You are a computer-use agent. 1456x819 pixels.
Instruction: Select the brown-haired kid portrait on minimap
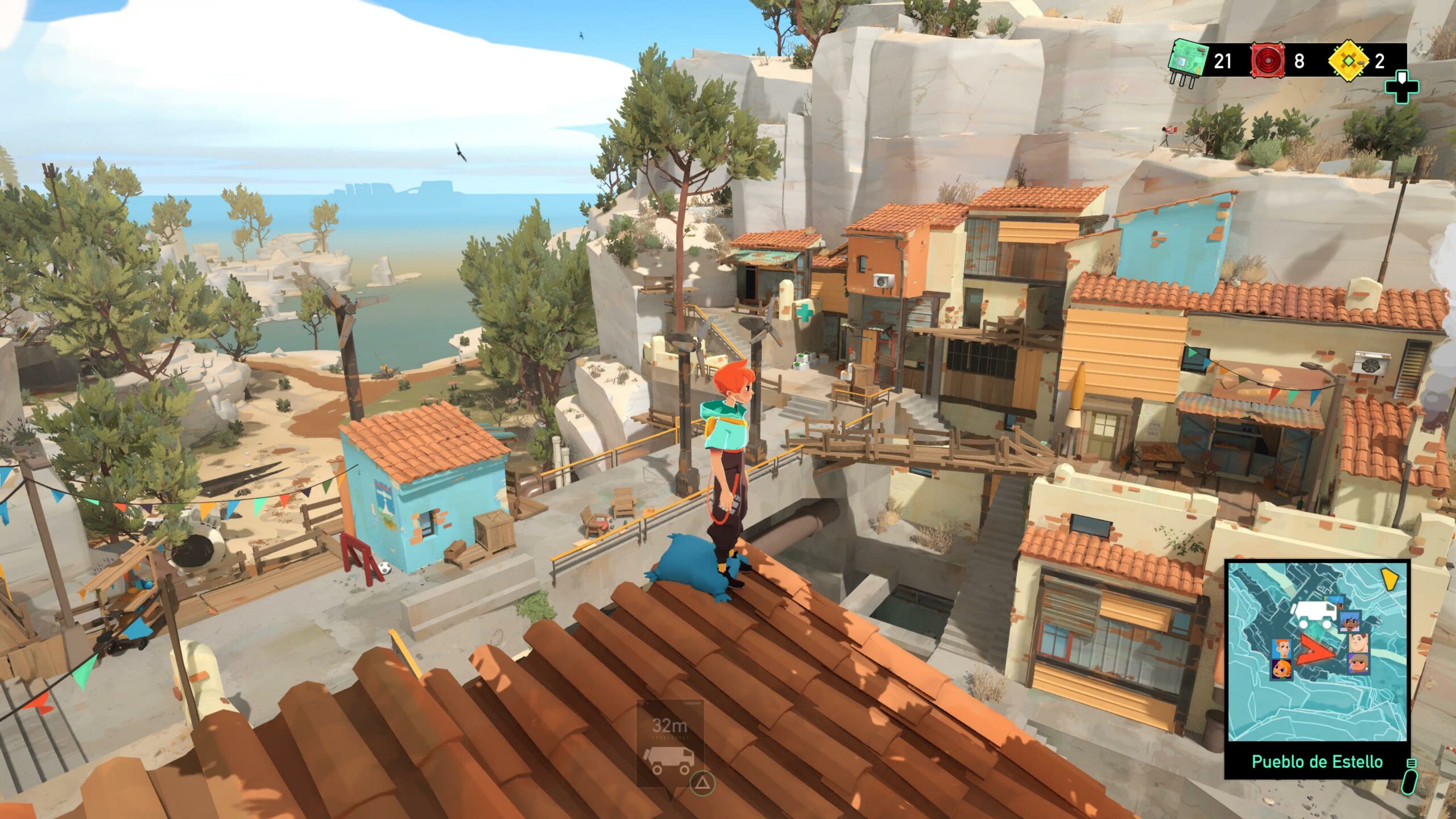point(1358,663)
